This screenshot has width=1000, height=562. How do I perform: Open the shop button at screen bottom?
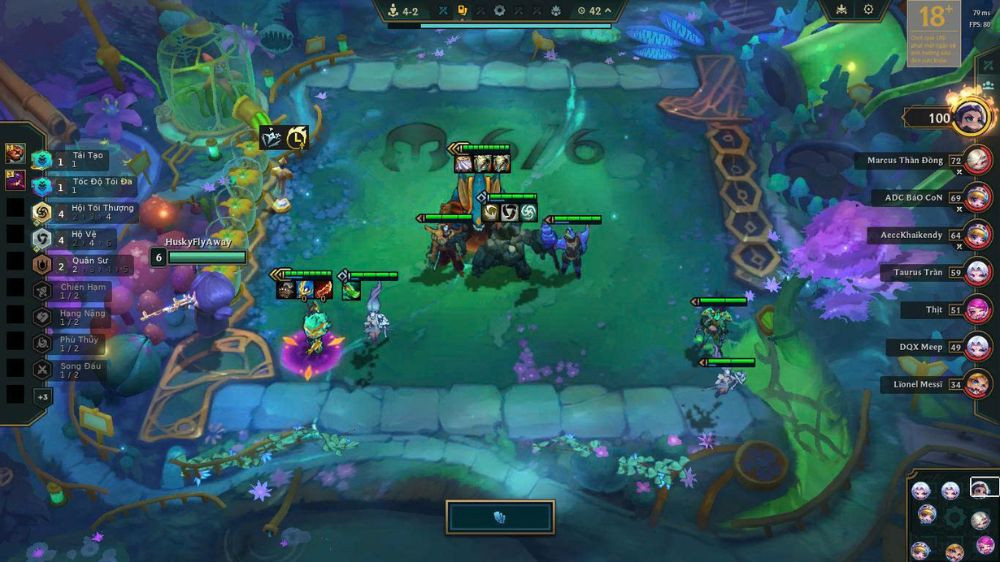click(500, 517)
